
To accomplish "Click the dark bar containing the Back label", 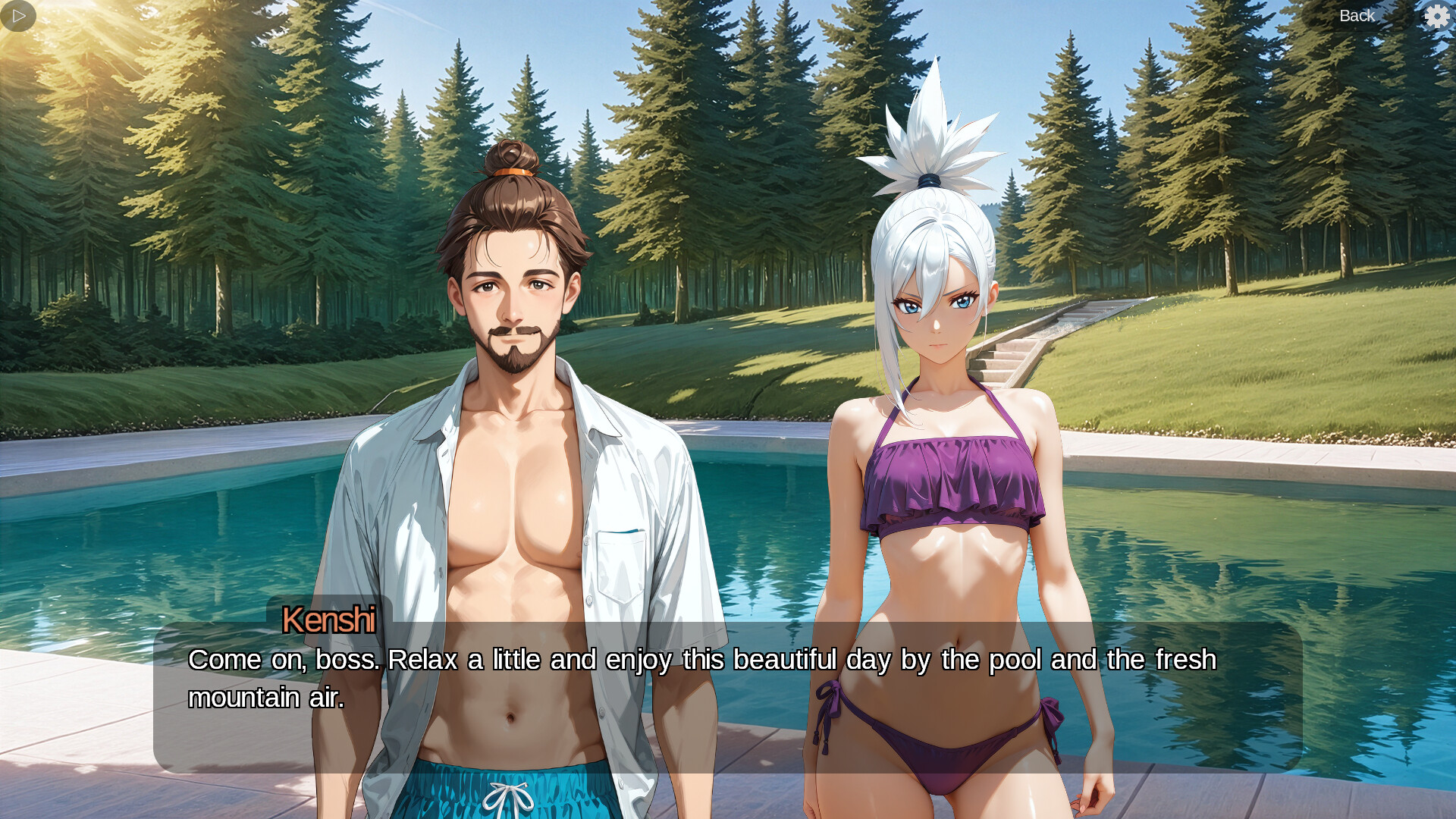I will click(x=1357, y=15).
